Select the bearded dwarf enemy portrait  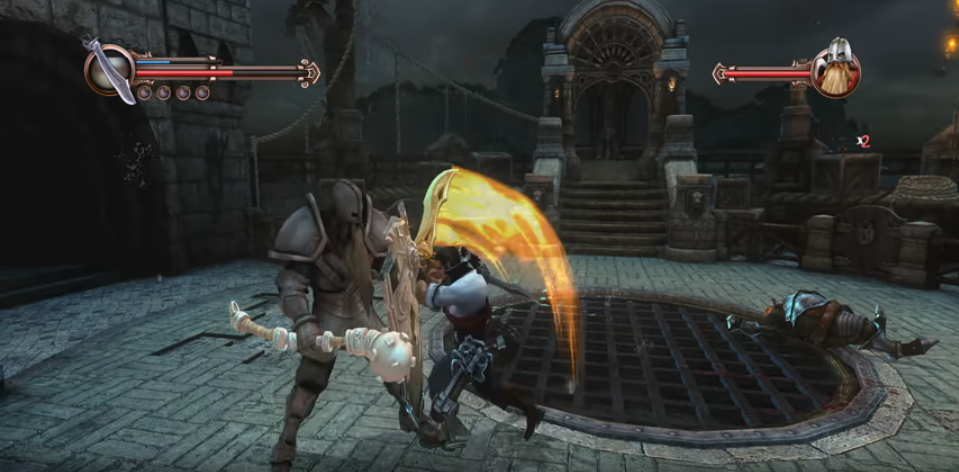pyautogui.click(x=836, y=70)
